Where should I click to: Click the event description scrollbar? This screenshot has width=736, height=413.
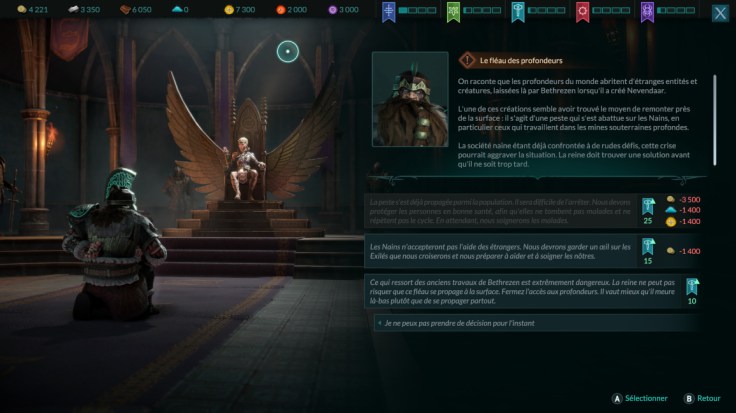click(714, 100)
